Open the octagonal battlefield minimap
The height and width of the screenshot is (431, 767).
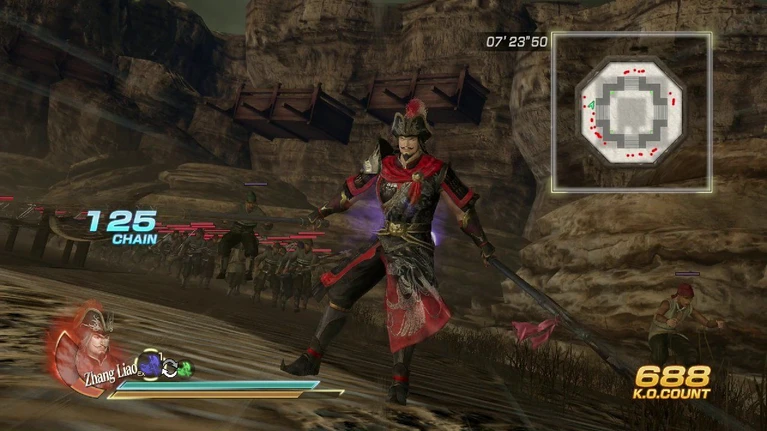(x=631, y=111)
